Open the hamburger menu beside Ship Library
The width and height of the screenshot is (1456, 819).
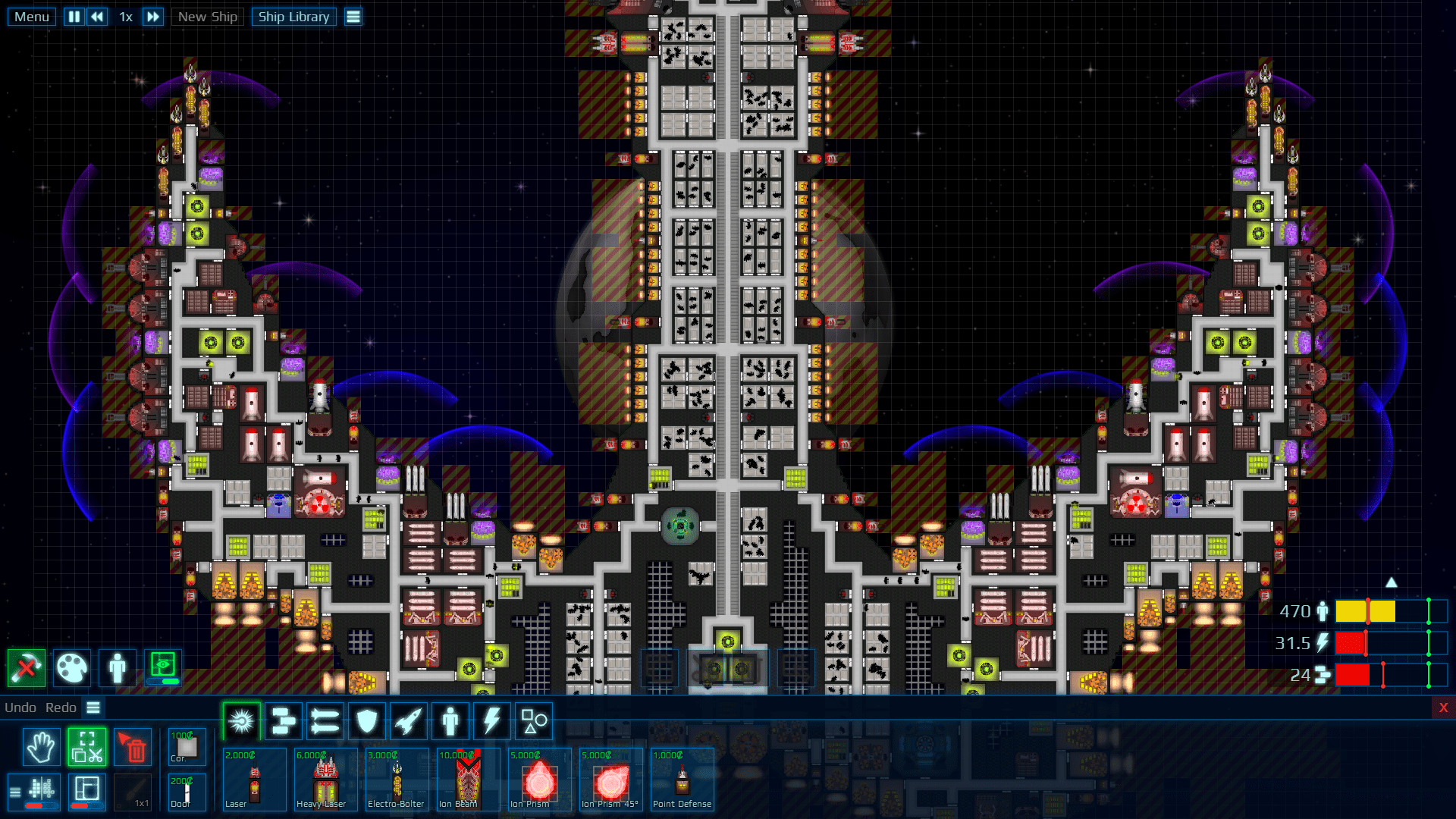[x=353, y=16]
